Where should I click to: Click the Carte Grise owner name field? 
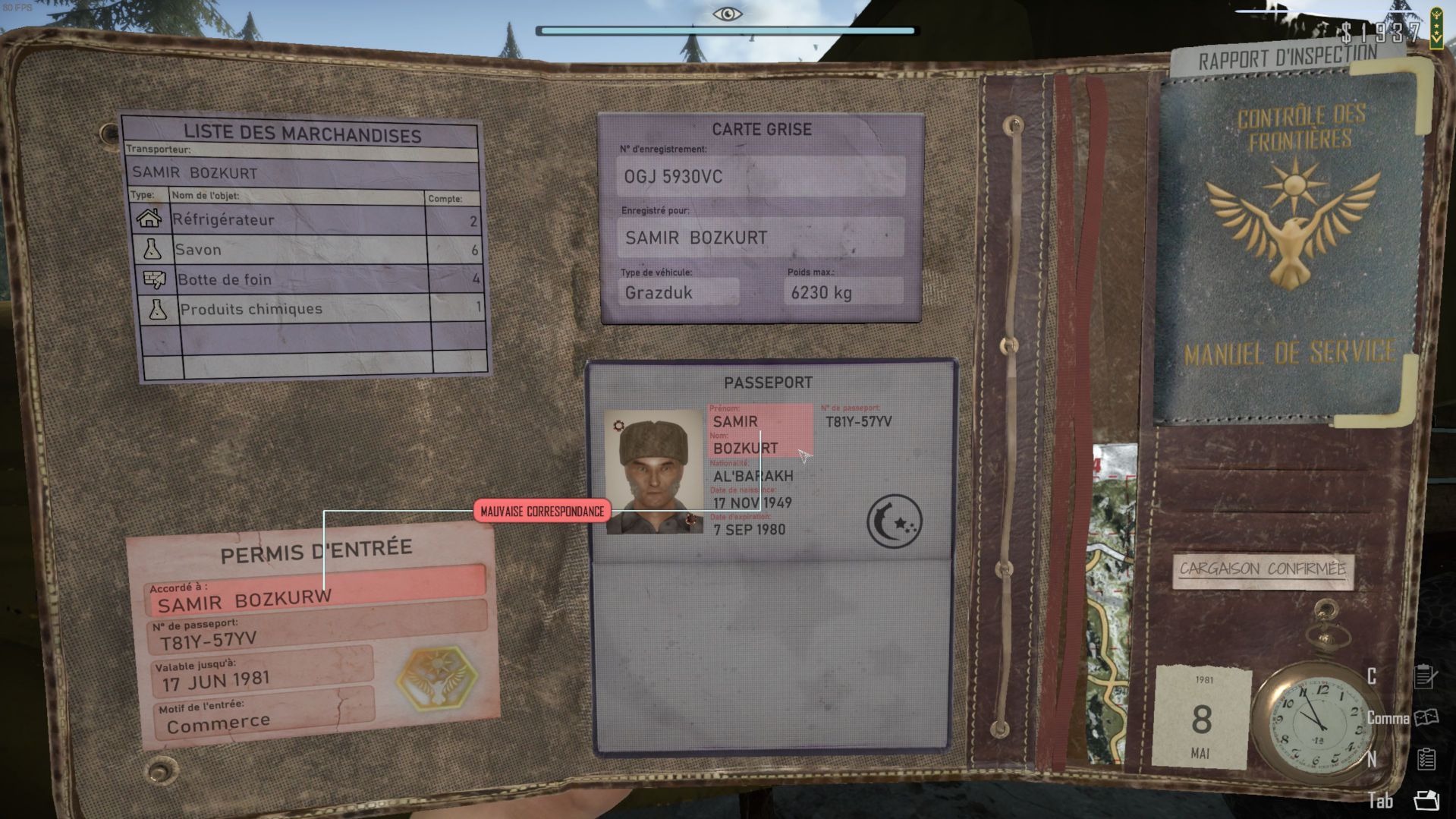coord(760,238)
